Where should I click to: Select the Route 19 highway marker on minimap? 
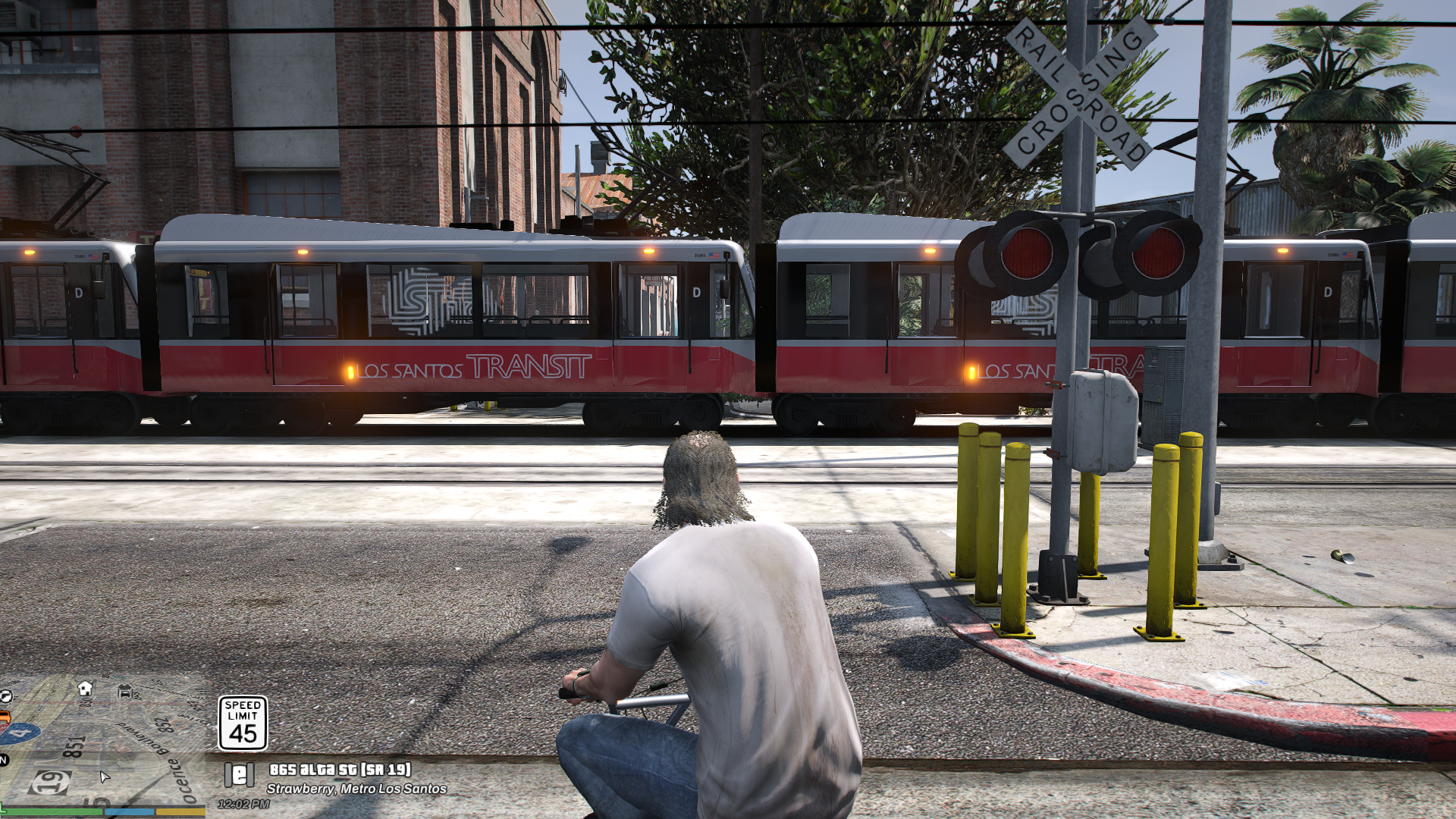(51, 783)
